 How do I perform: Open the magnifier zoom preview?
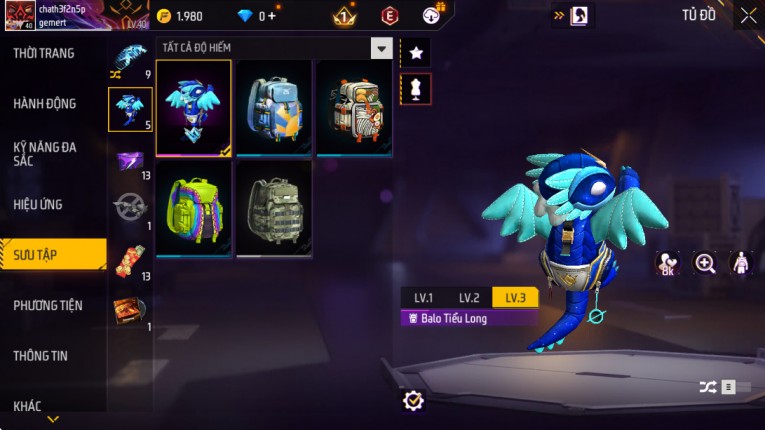click(x=705, y=263)
